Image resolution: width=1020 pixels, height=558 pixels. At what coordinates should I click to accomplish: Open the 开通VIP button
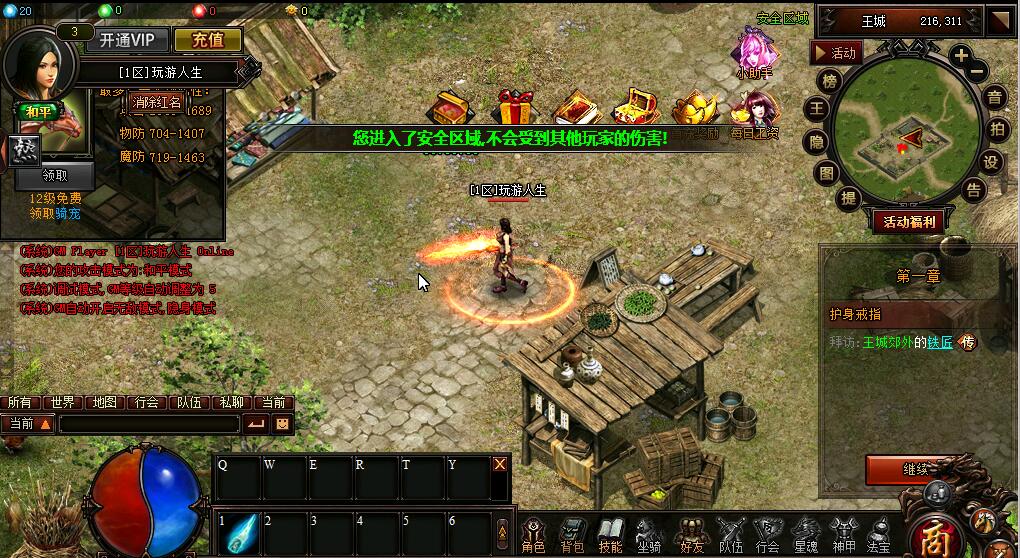[x=126, y=39]
